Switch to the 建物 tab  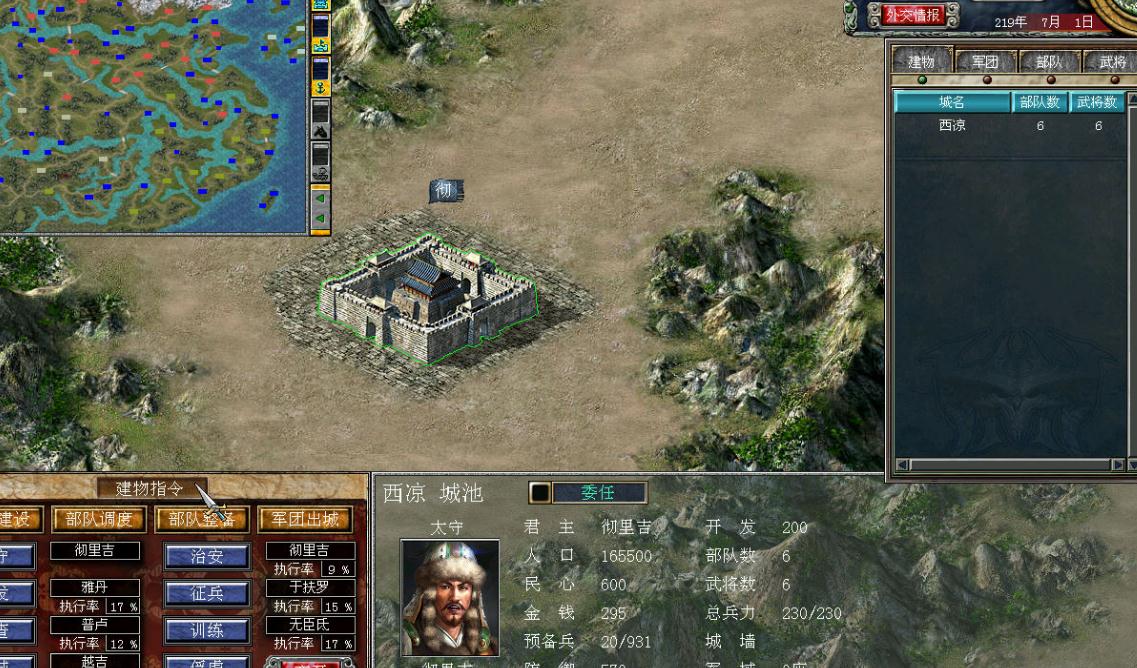[921, 62]
